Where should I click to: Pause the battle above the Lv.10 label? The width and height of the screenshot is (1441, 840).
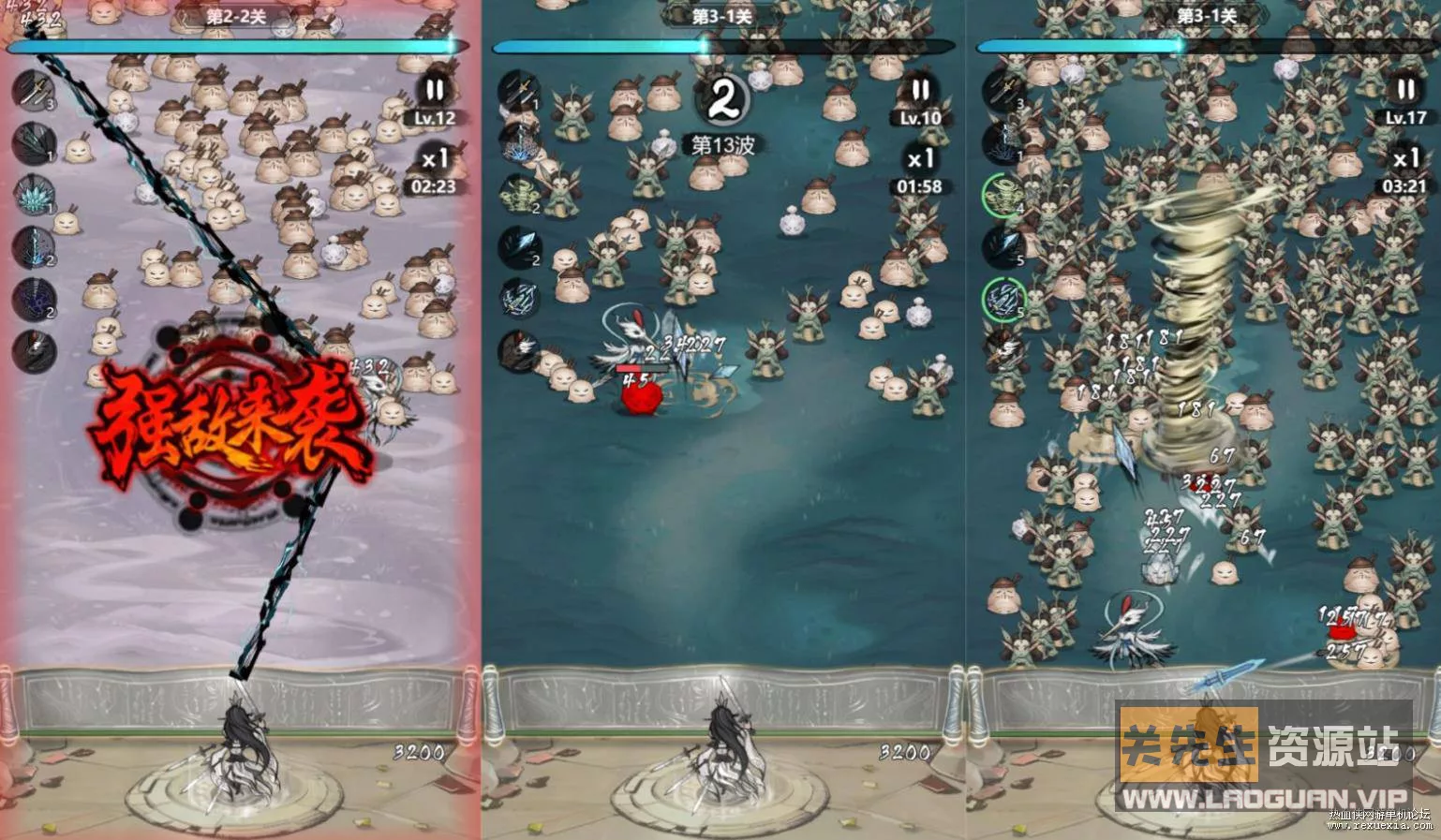[920, 91]
